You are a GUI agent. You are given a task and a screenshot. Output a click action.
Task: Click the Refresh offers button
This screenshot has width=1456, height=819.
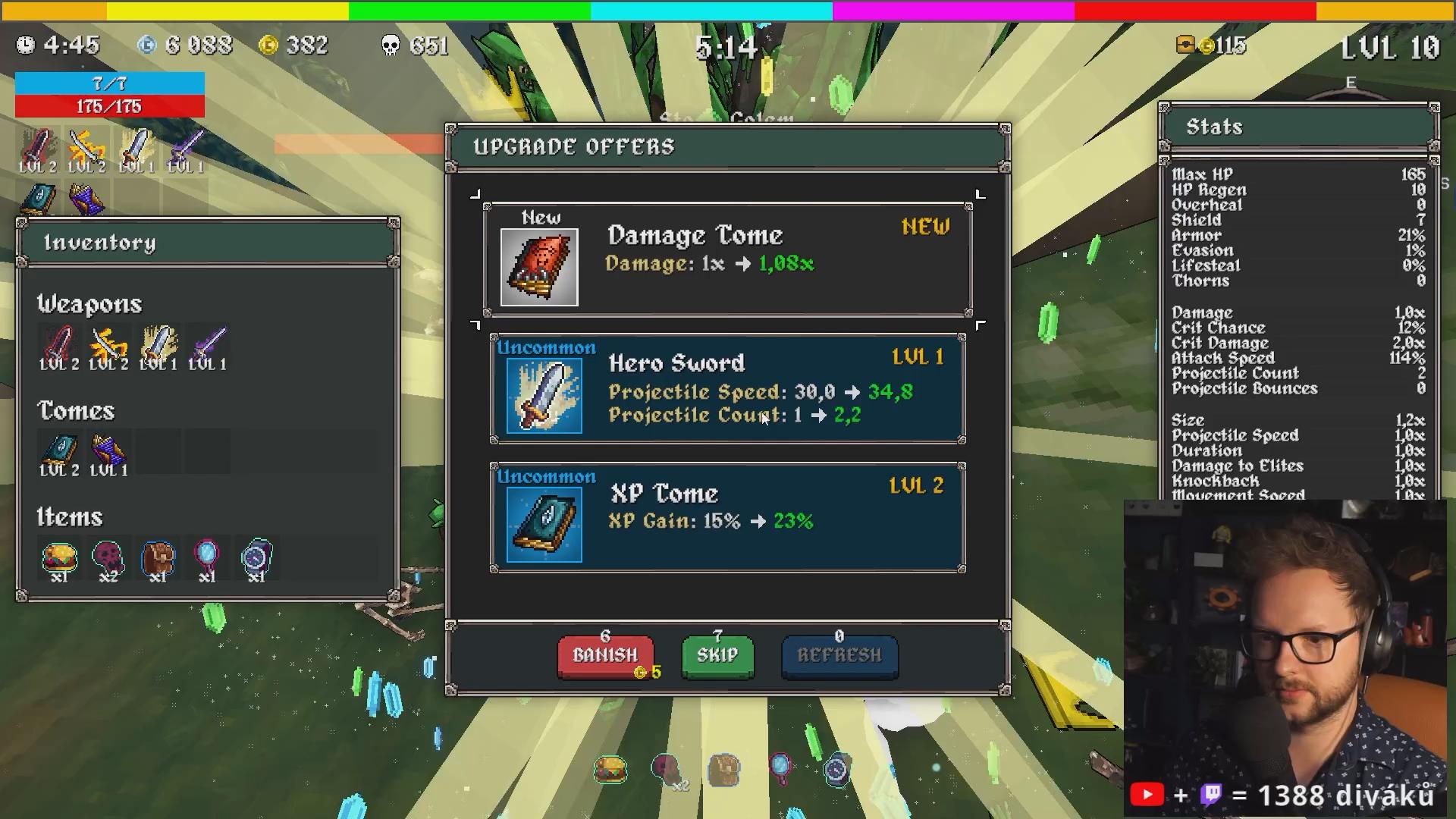tap(839, 655)
